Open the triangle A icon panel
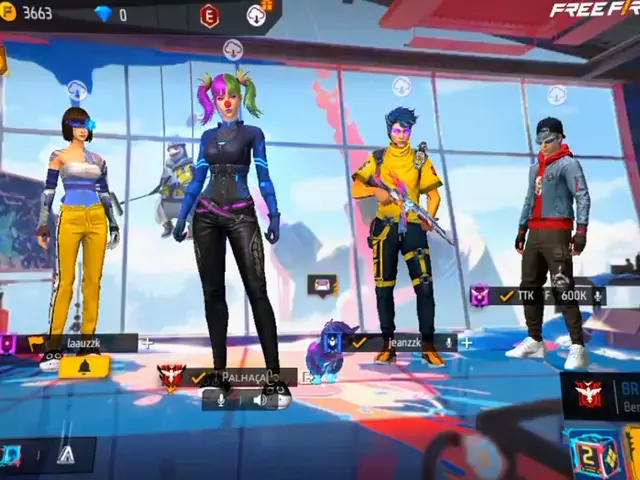The height and width of the screenshot is (480, 640). point(66,455)
